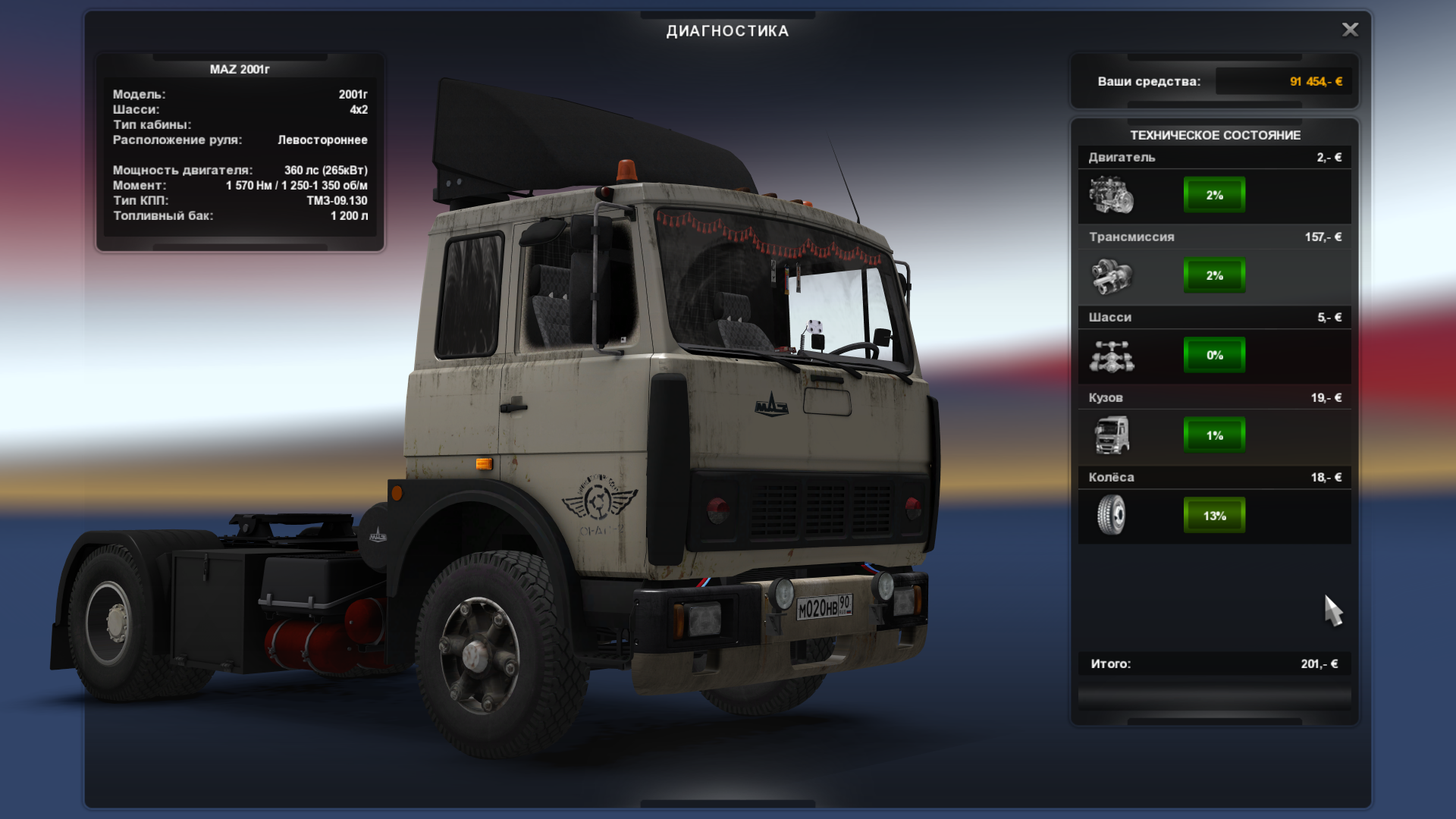The width and height of the screenshot is (1456, 819).
Task: Select the engine icon under Двигатель
Action: [x=1111, y=195]
